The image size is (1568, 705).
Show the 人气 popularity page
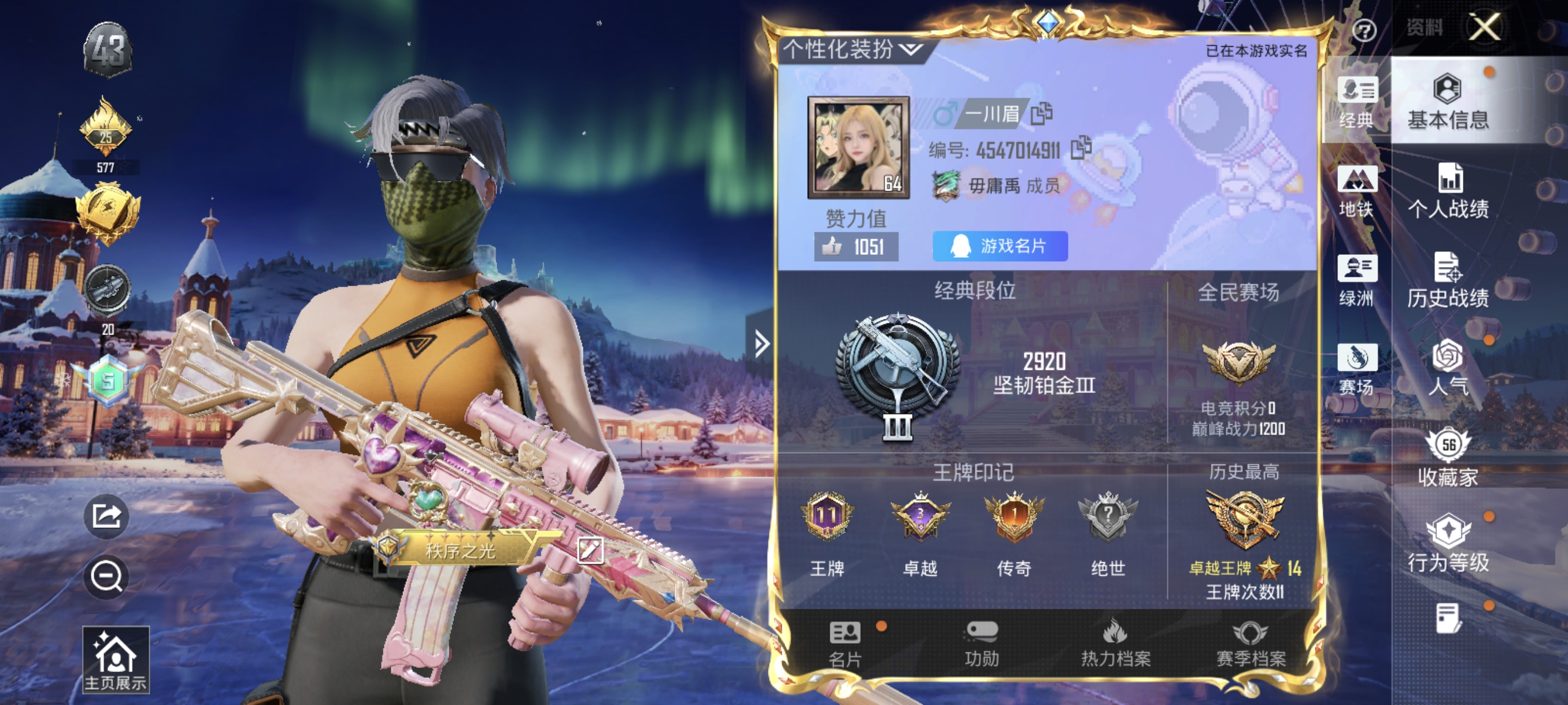(1448, 369)
